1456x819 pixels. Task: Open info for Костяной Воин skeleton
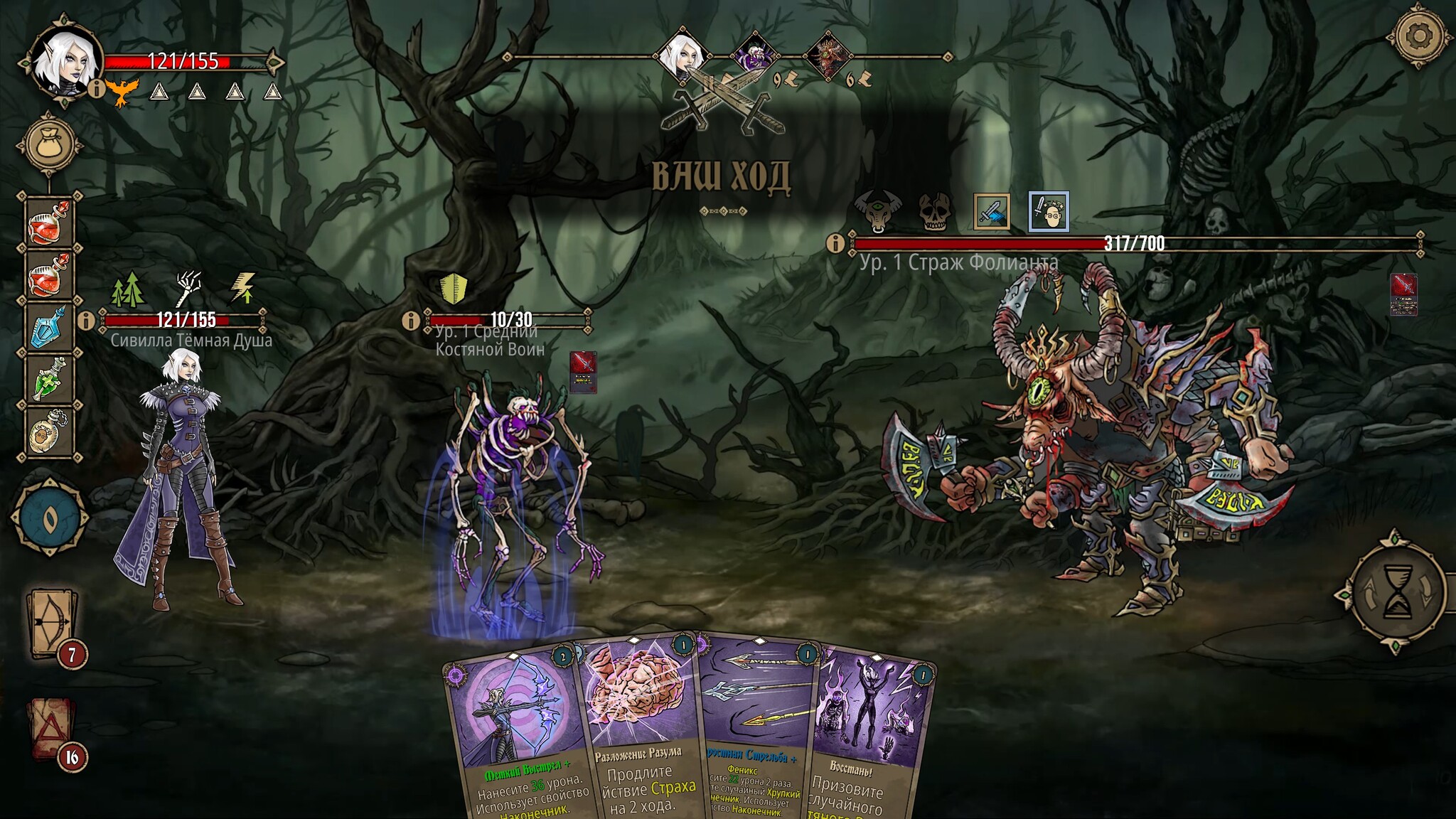click(410, 321)
